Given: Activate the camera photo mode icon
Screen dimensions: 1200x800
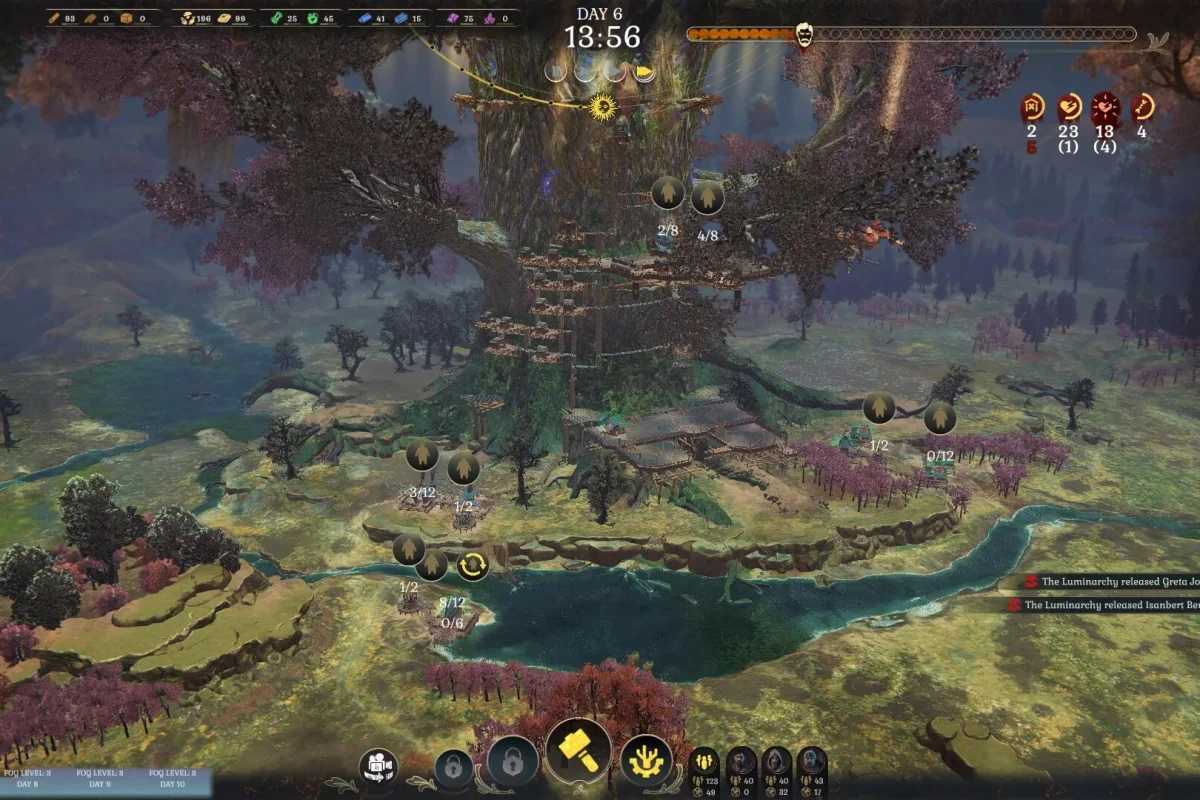Looking at the screenshot, I should coord(379,767).
